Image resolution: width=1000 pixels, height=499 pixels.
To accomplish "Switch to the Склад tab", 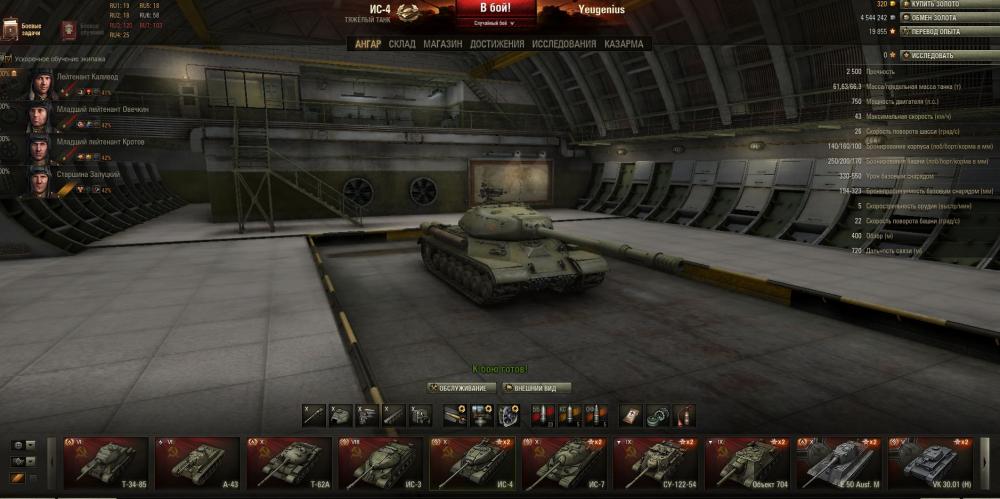I will click(402, 44).
